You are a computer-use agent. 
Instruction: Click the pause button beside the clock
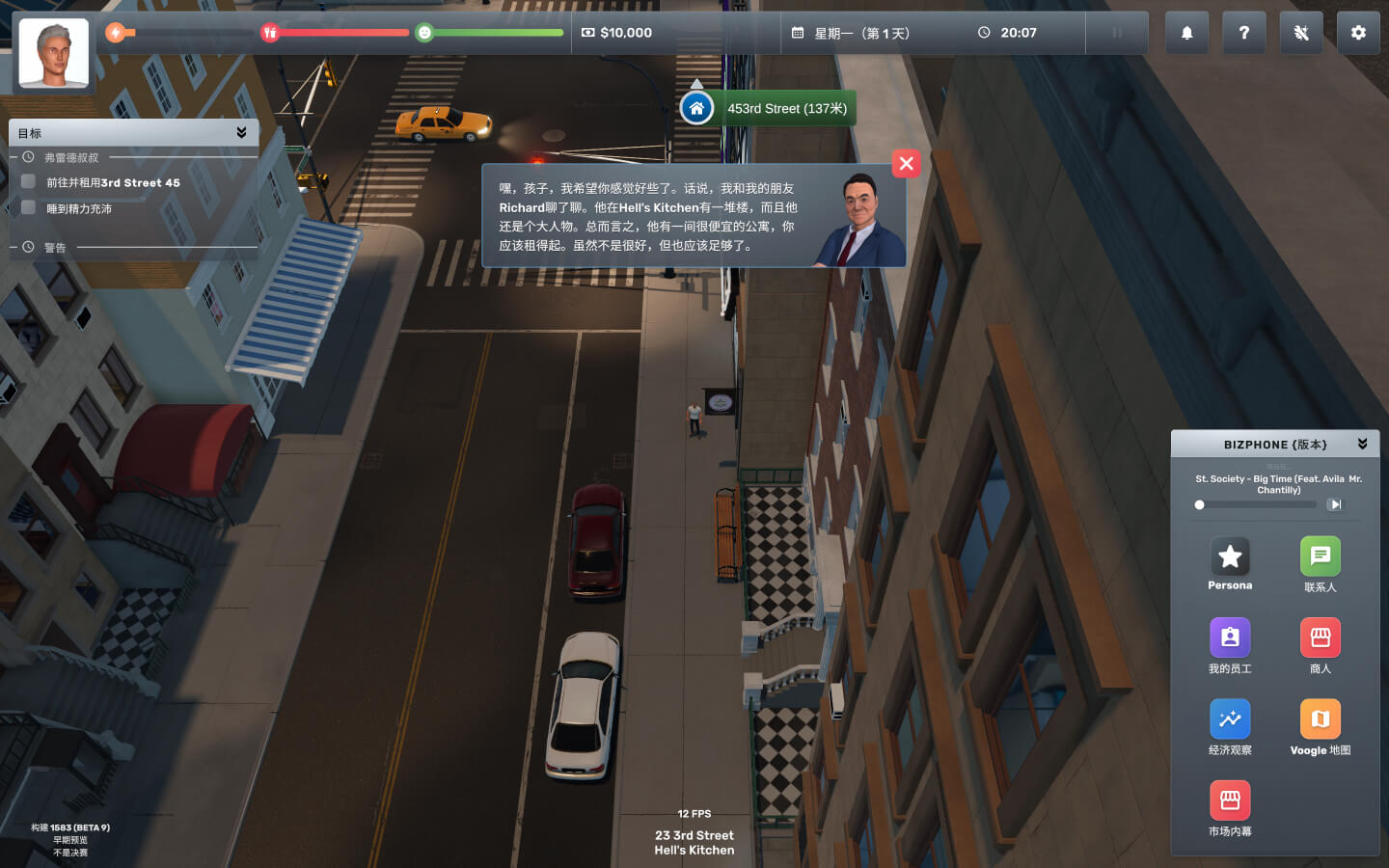1116,33
